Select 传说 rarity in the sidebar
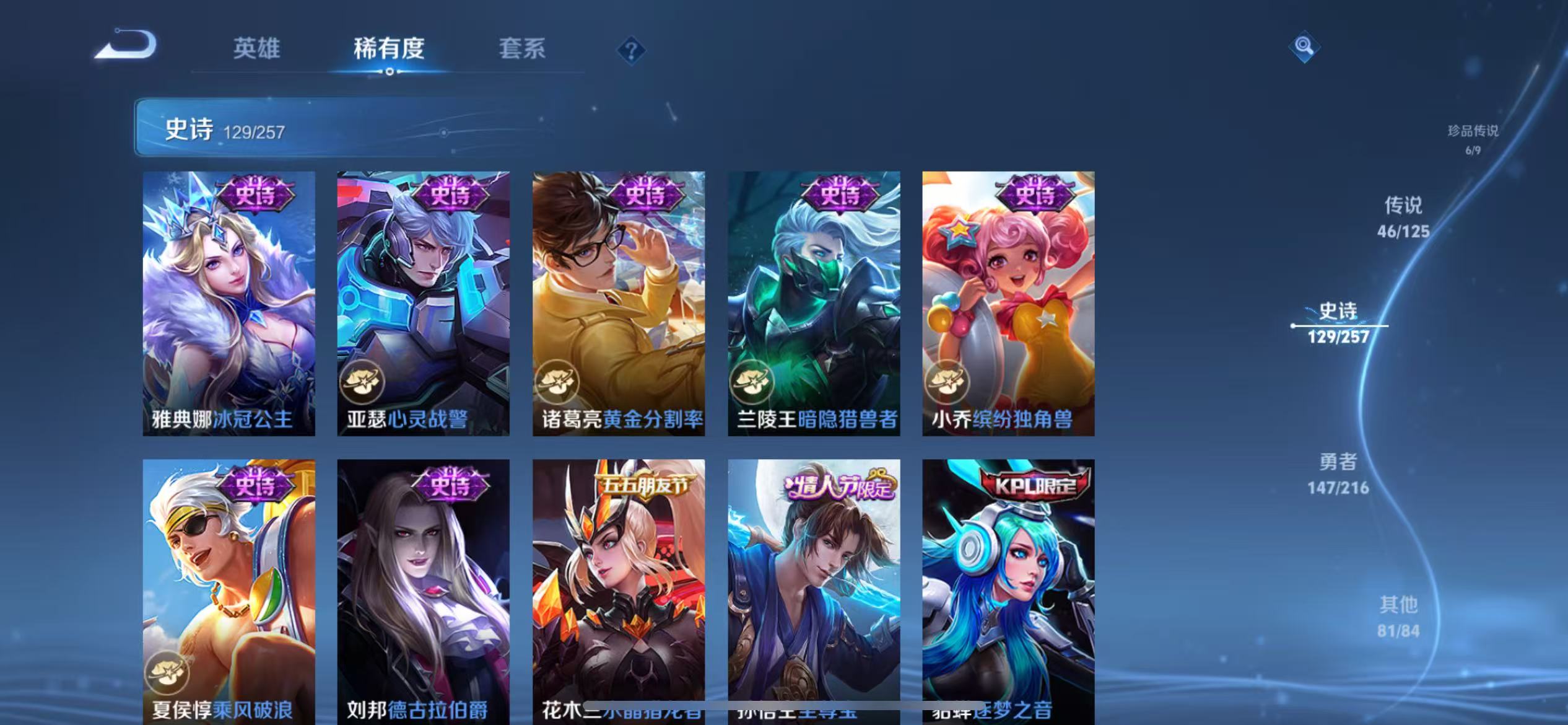Screen dimensions: 1568x725 point(1402,217)
